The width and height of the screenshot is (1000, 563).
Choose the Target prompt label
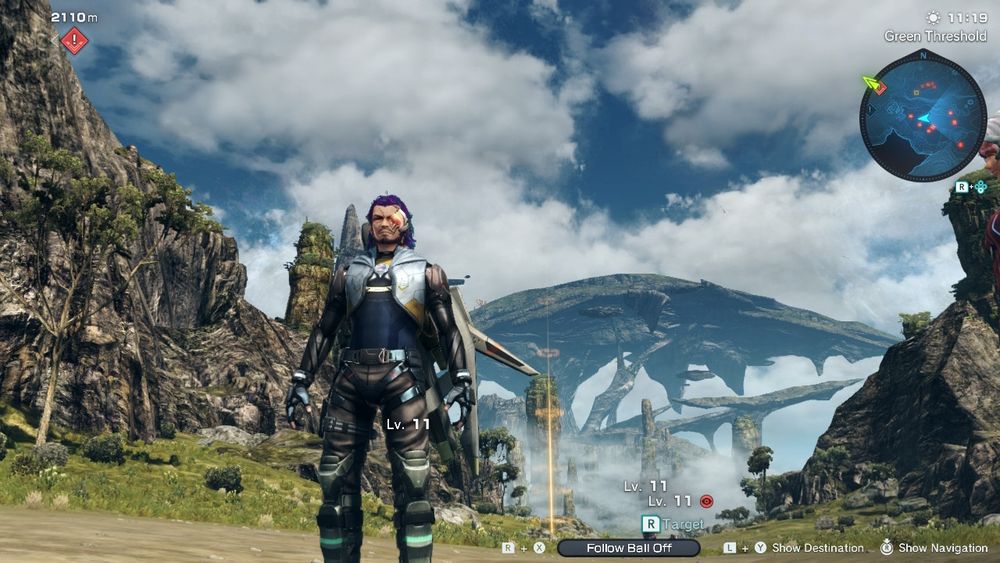pos(683,524)
